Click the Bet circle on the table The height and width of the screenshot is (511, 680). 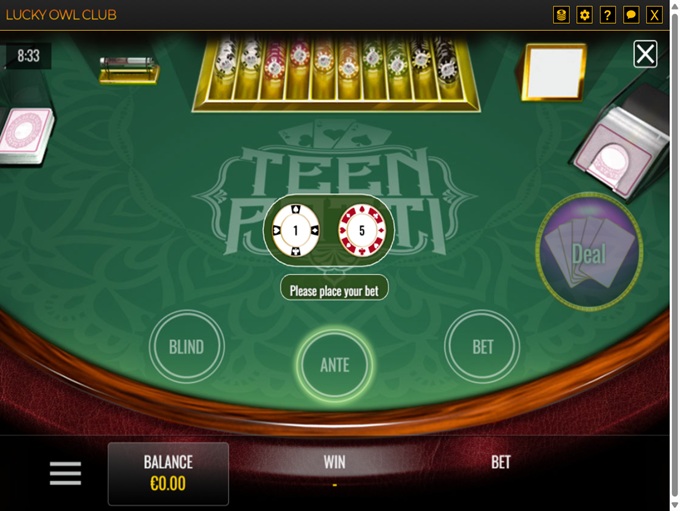(x=483, y=347)
